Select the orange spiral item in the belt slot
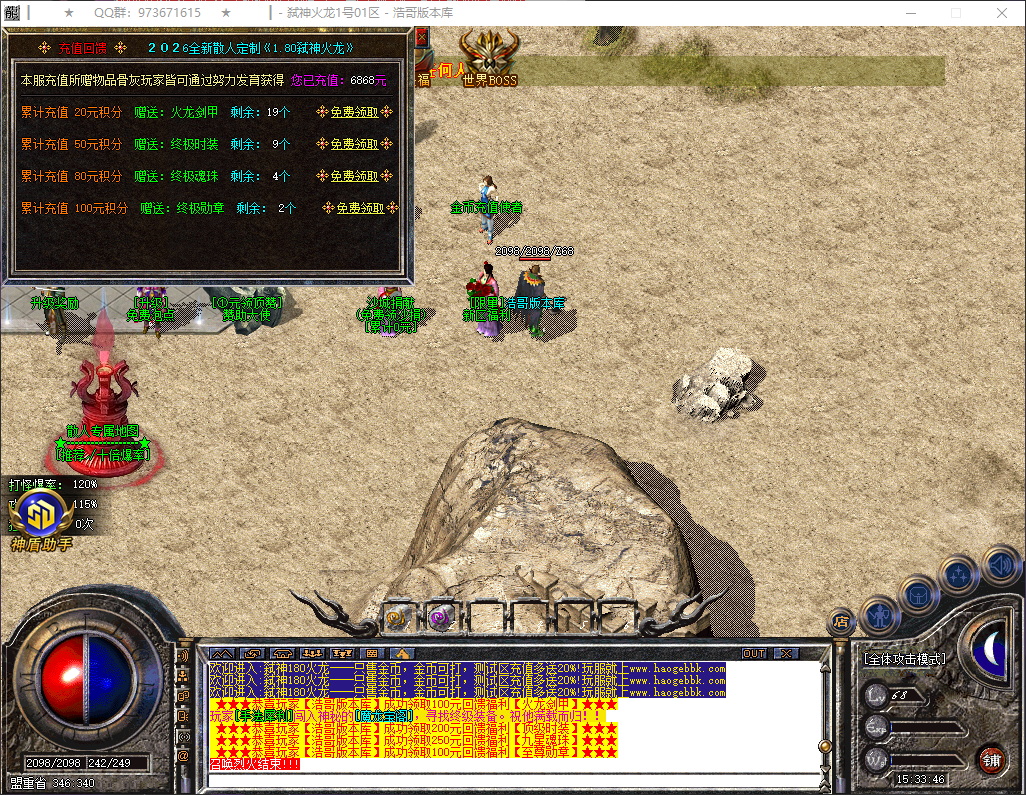 coord(397,618)
